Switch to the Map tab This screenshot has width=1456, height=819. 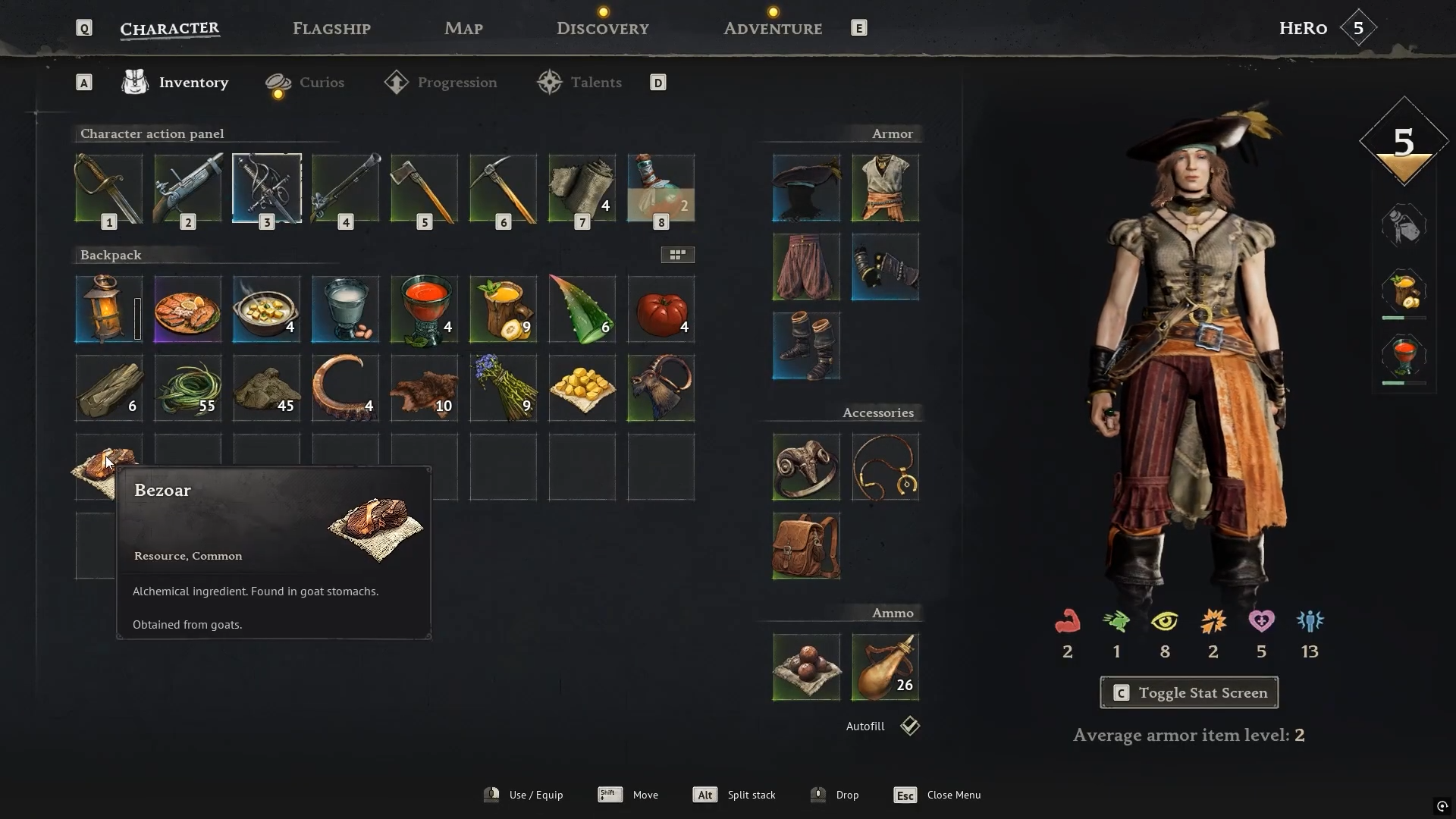463,29
